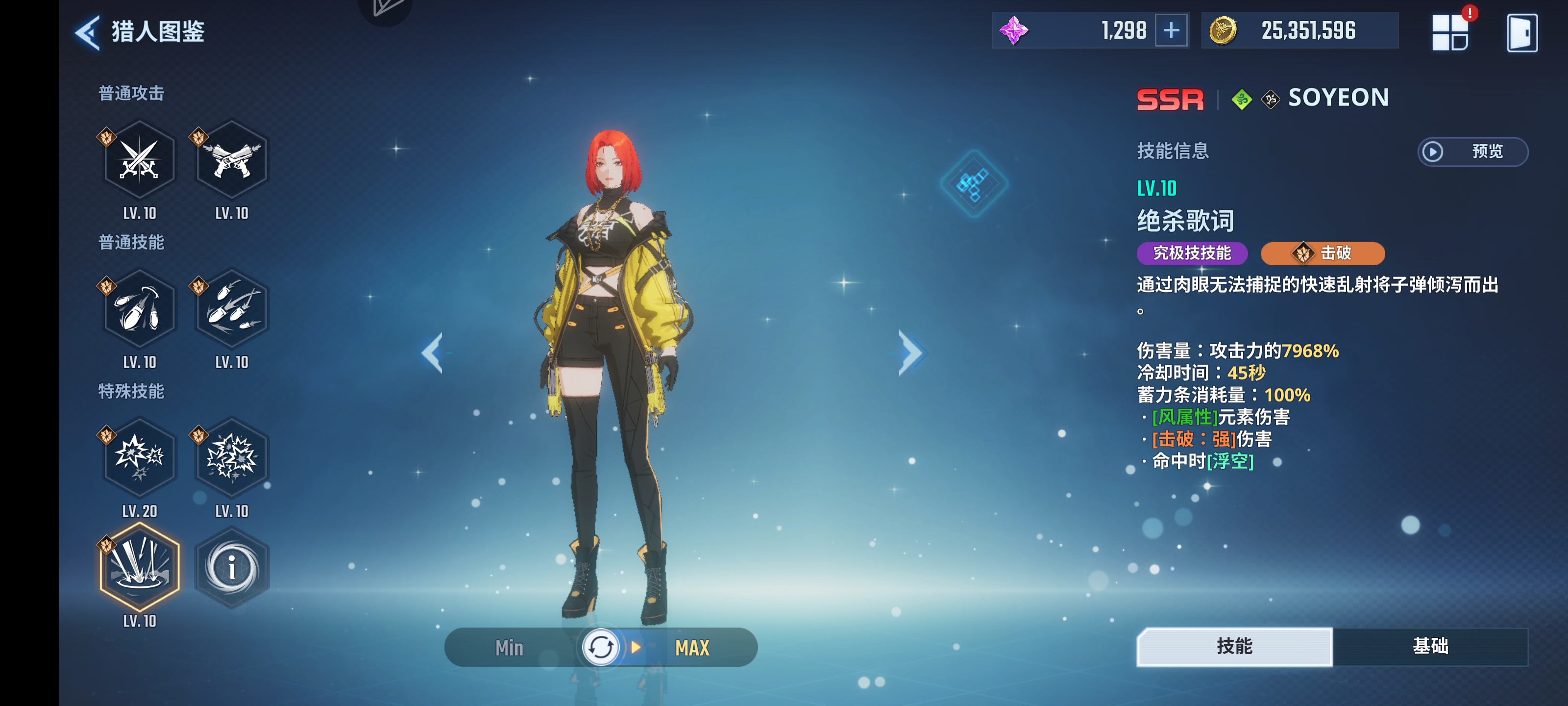Image resolution: width=1568 pixels, height=706 pixels.
Task: Go back from the 猎人图鉴 screen
Action: [x=88, y=32]
